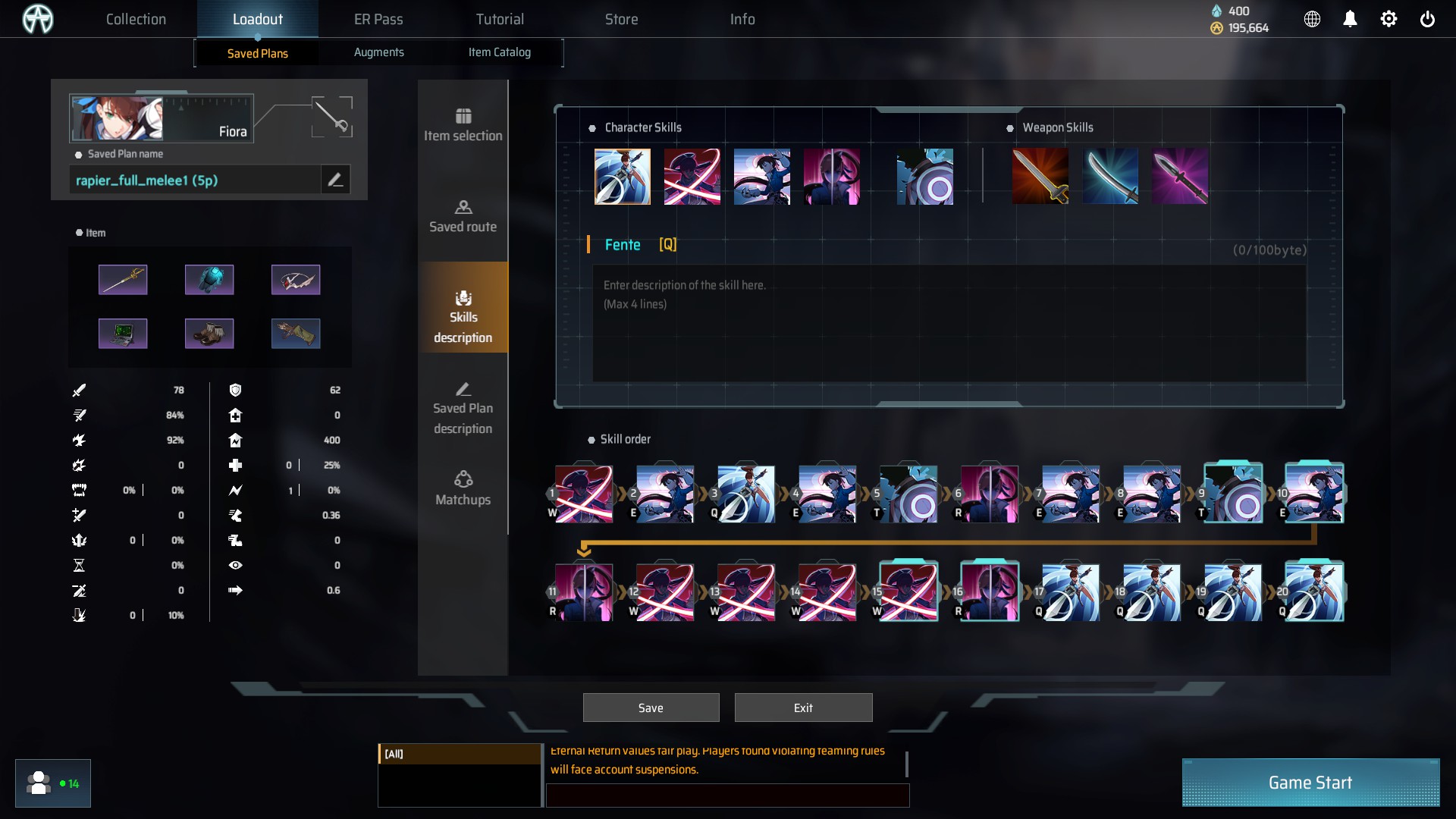The height and width of the screenshot is (819, 1456).
Task: Switch to the Augments sub-tab
Action: (378, 52)
